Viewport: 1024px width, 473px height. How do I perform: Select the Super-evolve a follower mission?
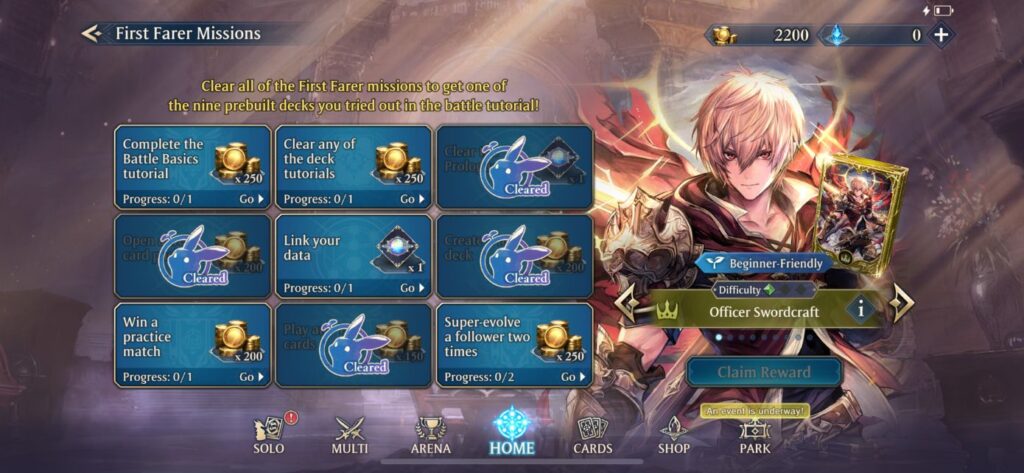tap(514, 344)
